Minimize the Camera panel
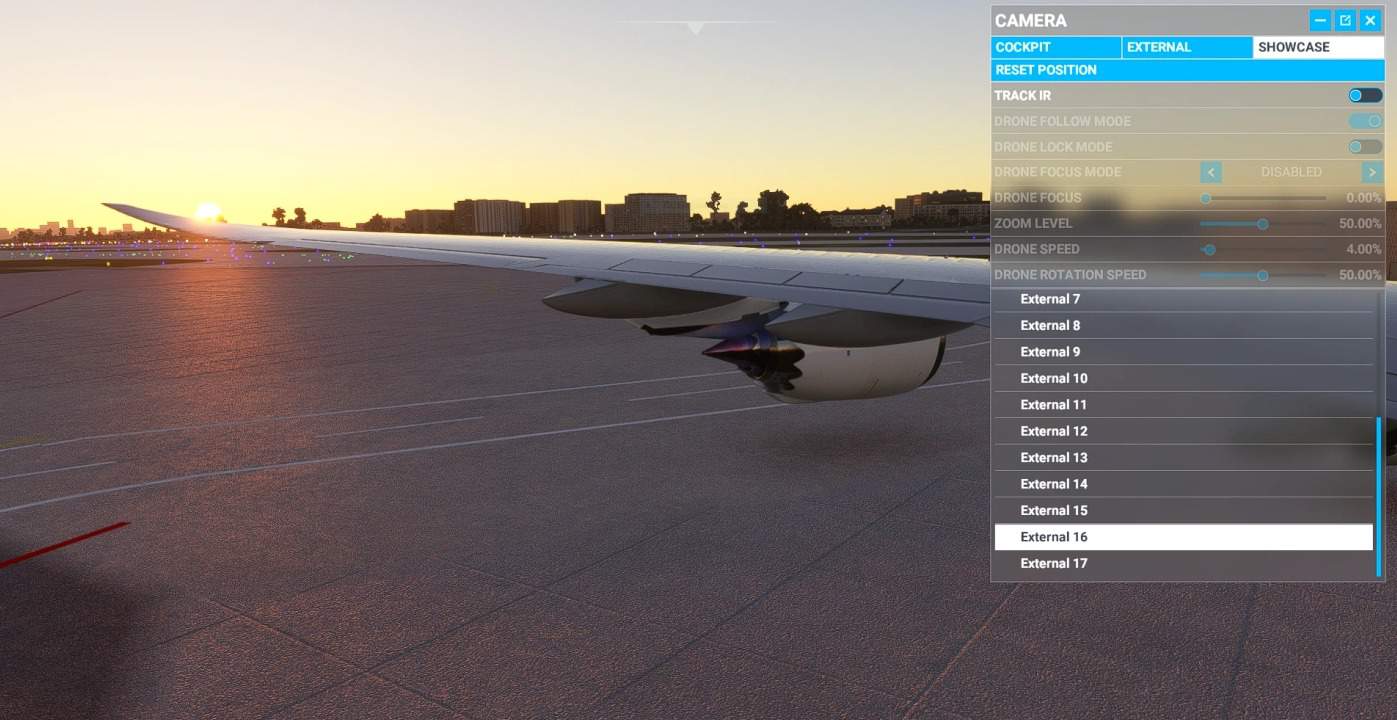This screenshot has width=1397, height=720. pos(1320,20)
